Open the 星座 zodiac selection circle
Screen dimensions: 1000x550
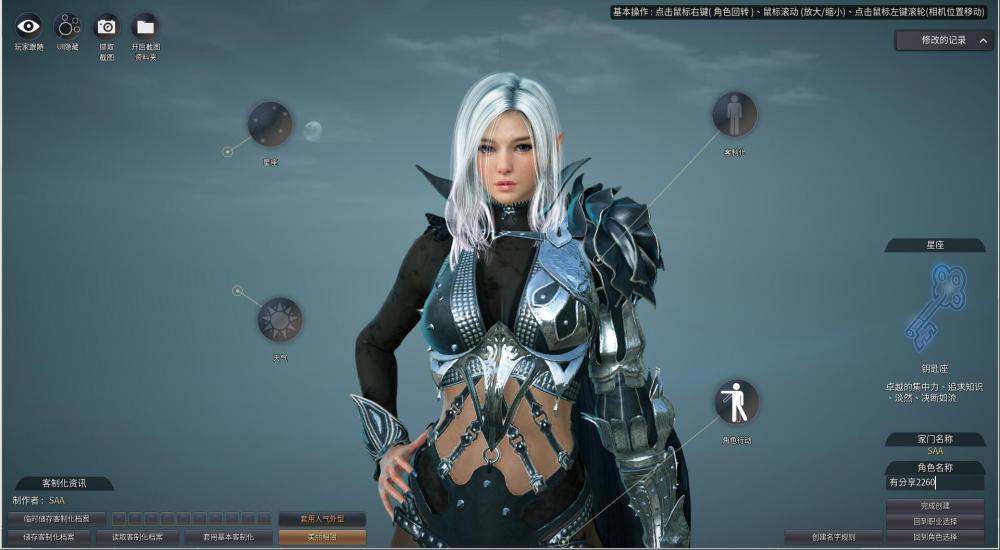(x=270, y=124)
